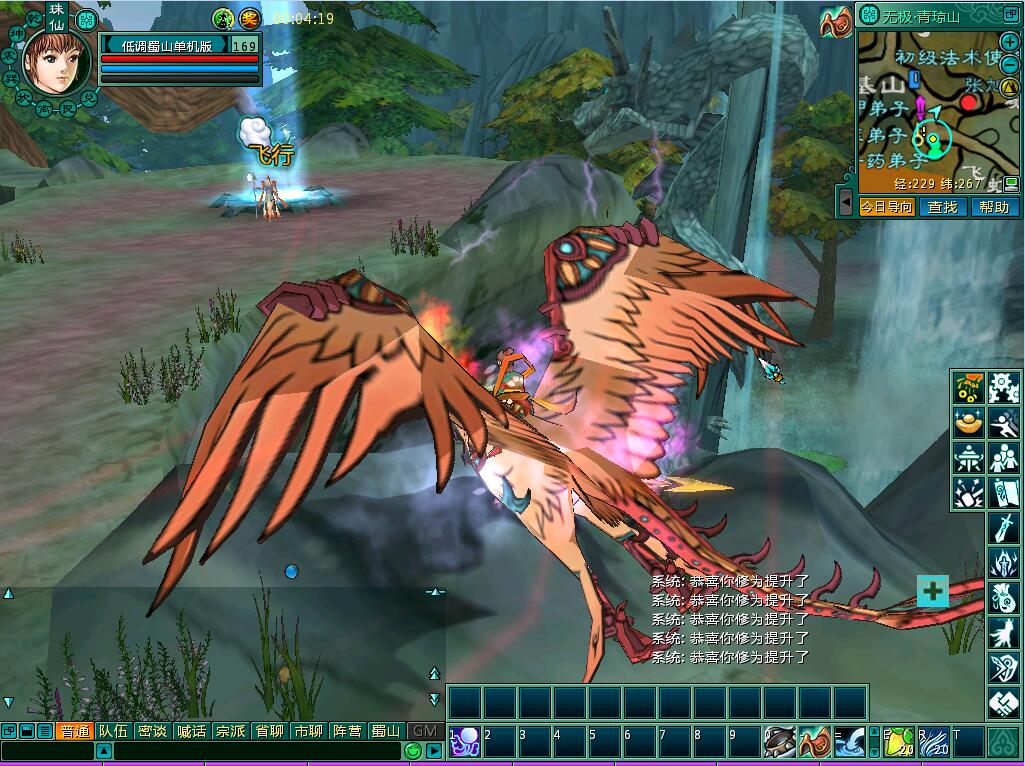This screenshot has width=1025, height=766.
Task: Open the 查找 search button under minimap
Action: [x=942, y=207]
